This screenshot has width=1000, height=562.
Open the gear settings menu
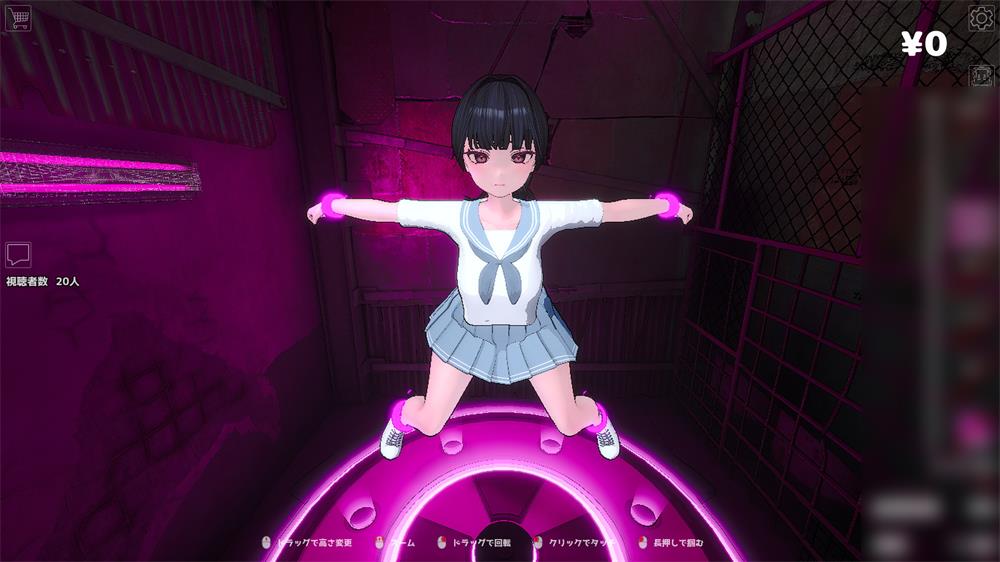point(980,18)
